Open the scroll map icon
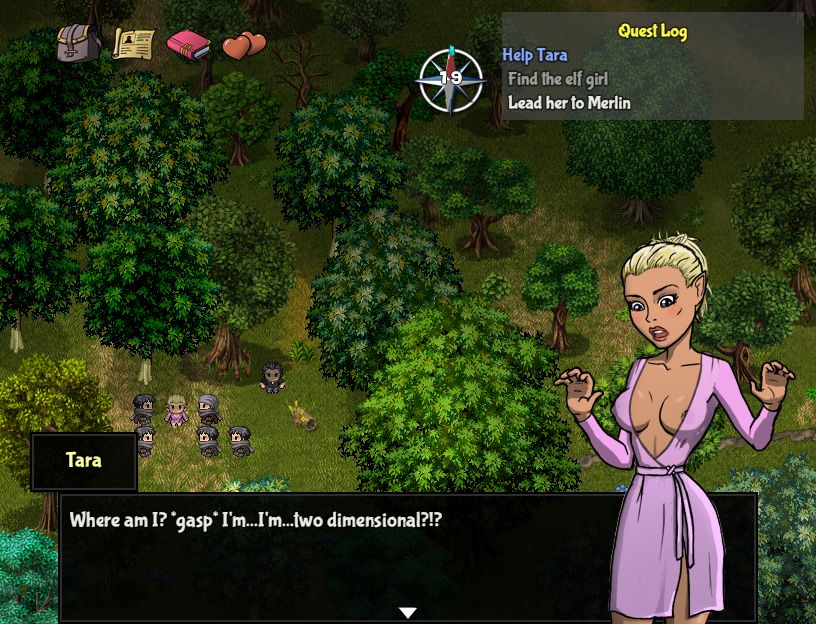The height and width of the screenshot is (624, 816). tap(133, 44)
